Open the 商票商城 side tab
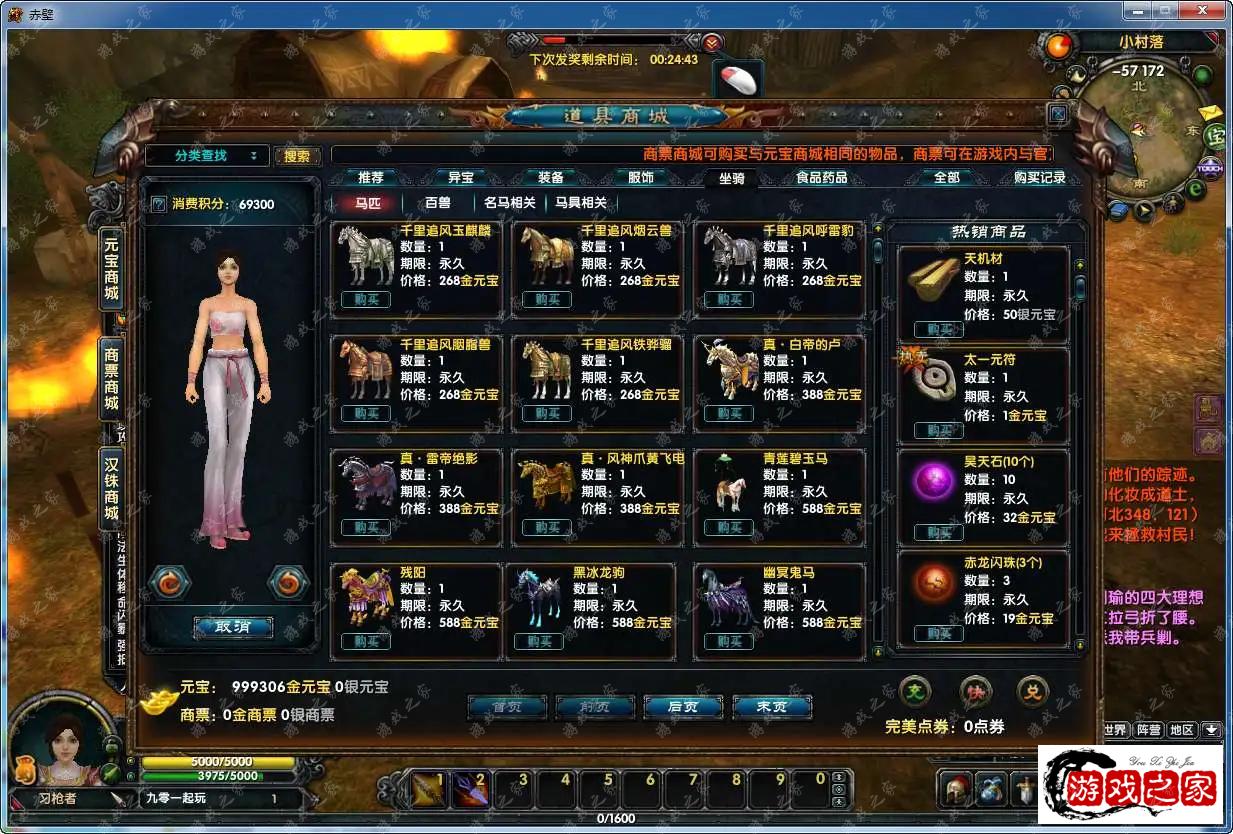 pos(111,380)
